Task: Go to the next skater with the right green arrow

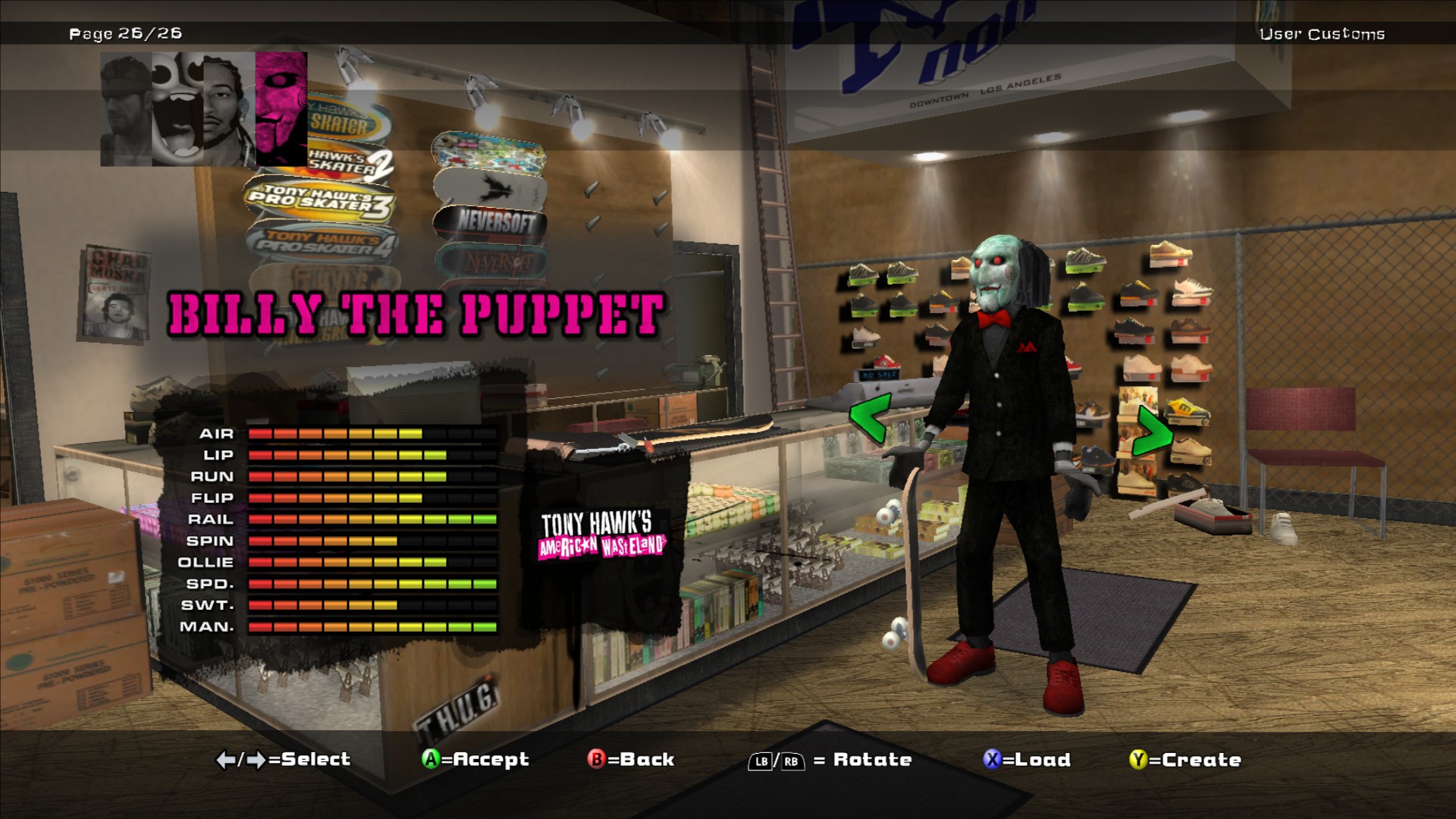Action: [1152, 431]
